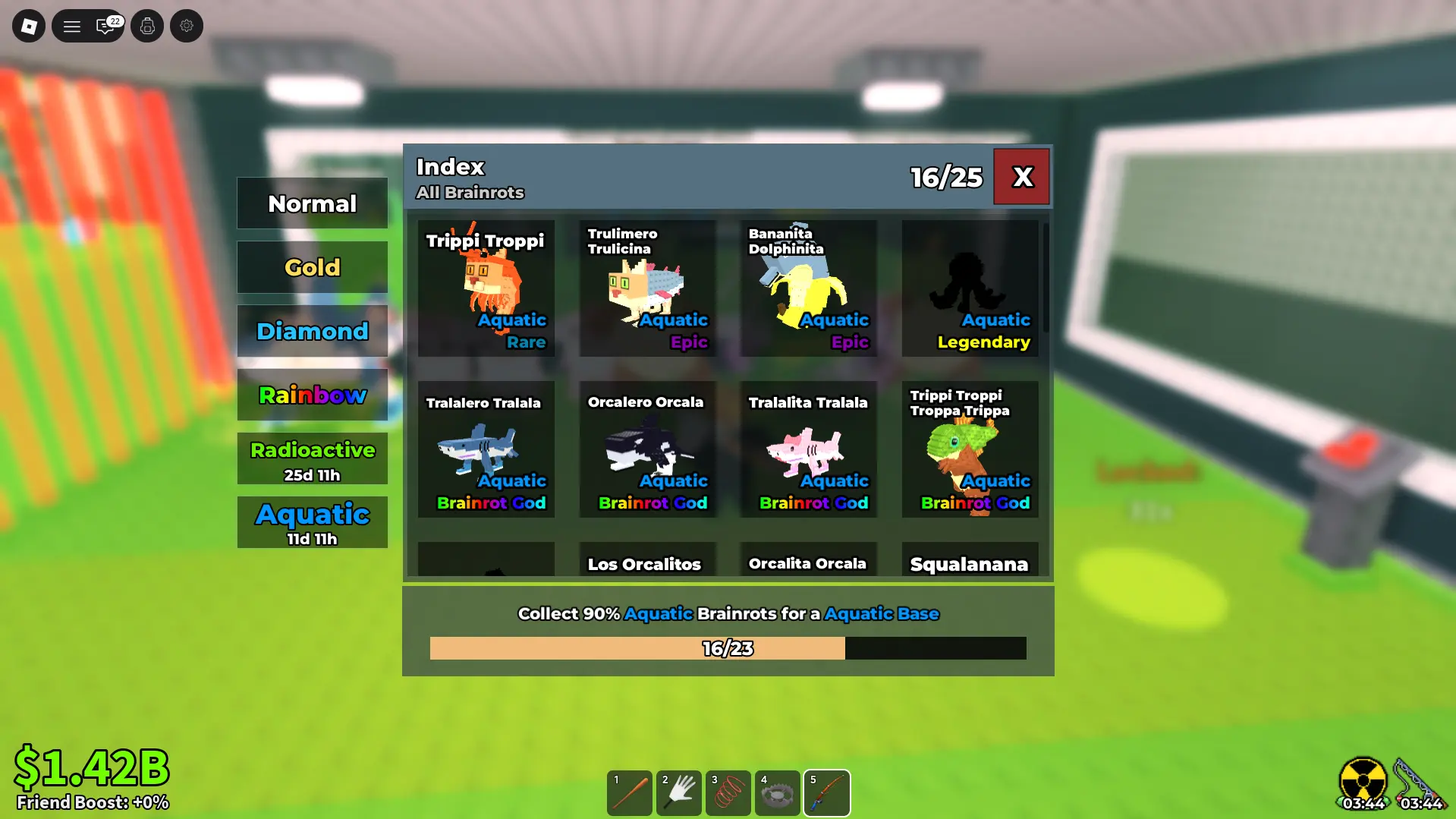Close the Index window

point(1021,177)
